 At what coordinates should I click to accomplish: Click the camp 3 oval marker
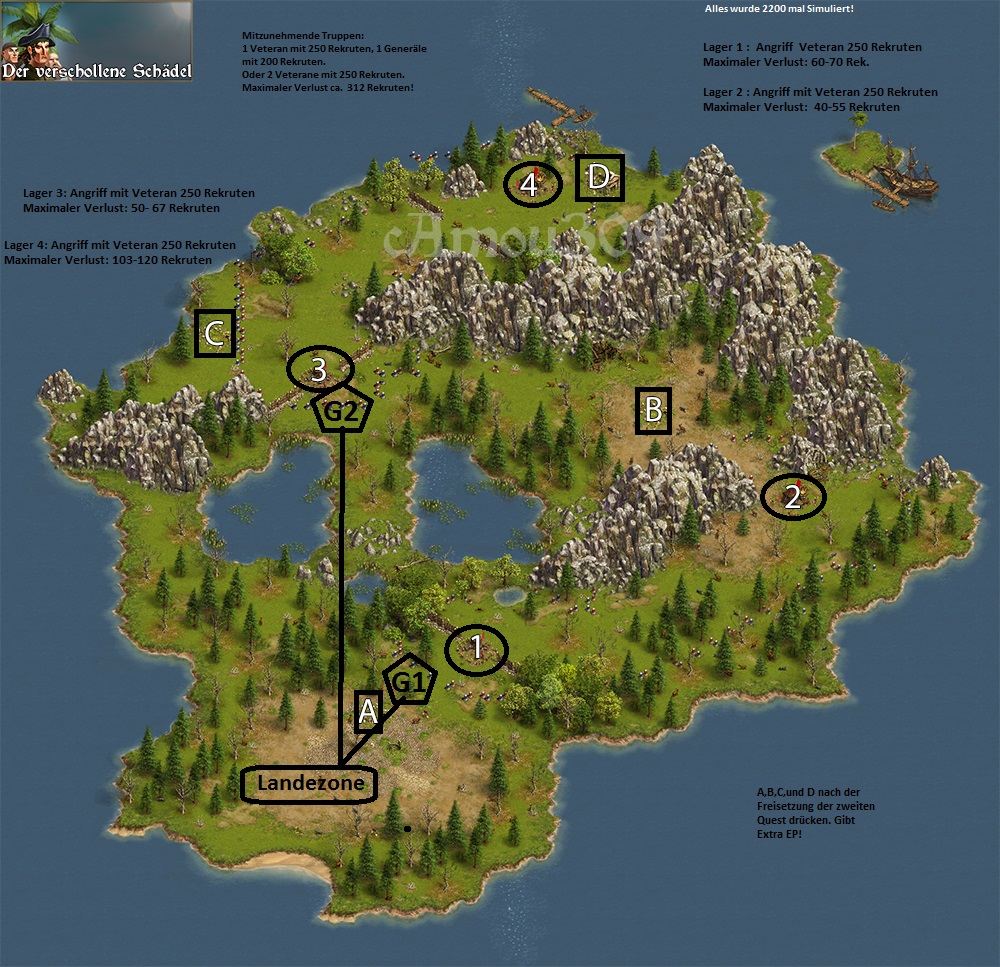click(319, 370)
